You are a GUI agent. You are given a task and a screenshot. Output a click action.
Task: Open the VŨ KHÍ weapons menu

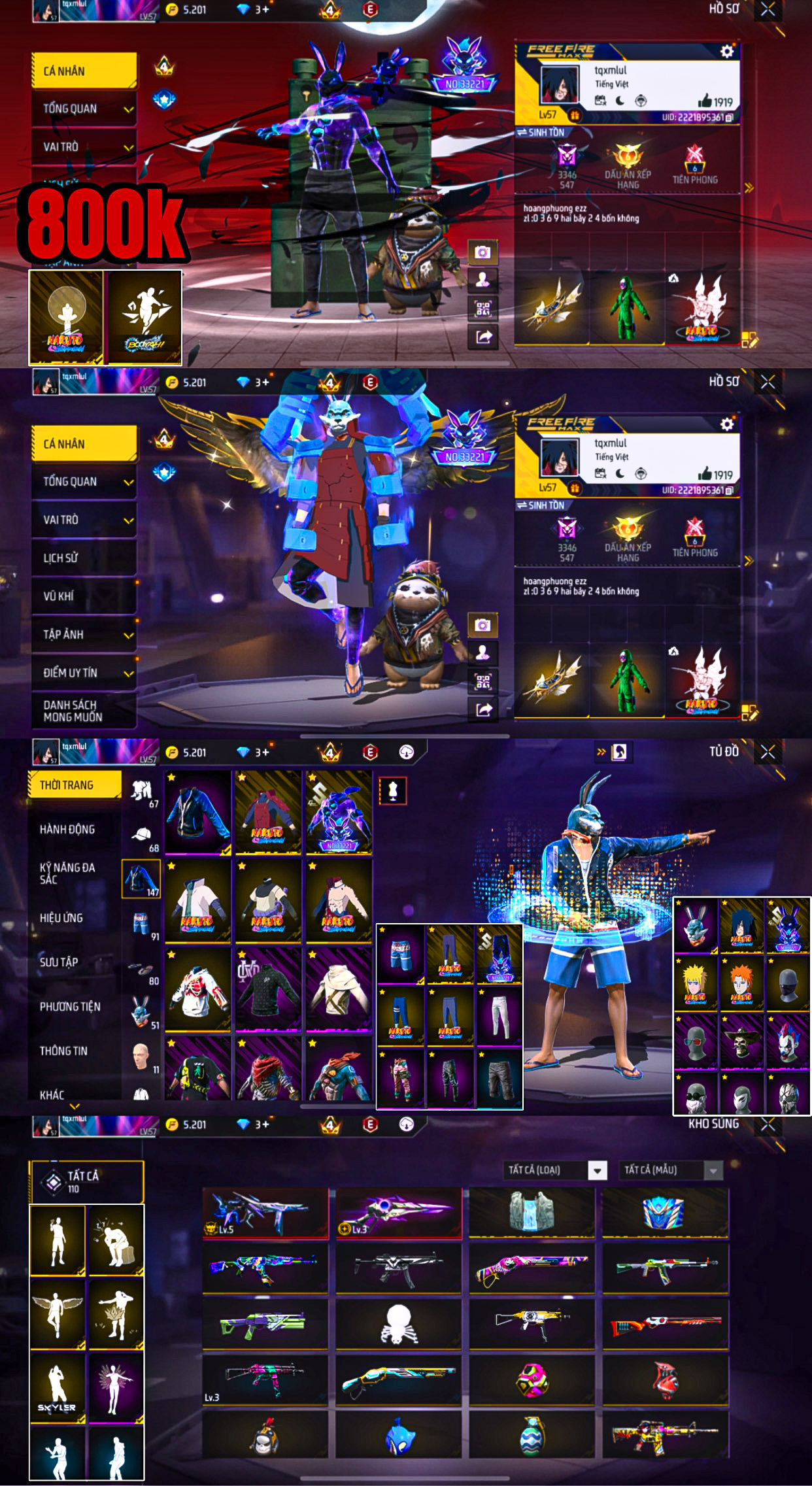83,596
